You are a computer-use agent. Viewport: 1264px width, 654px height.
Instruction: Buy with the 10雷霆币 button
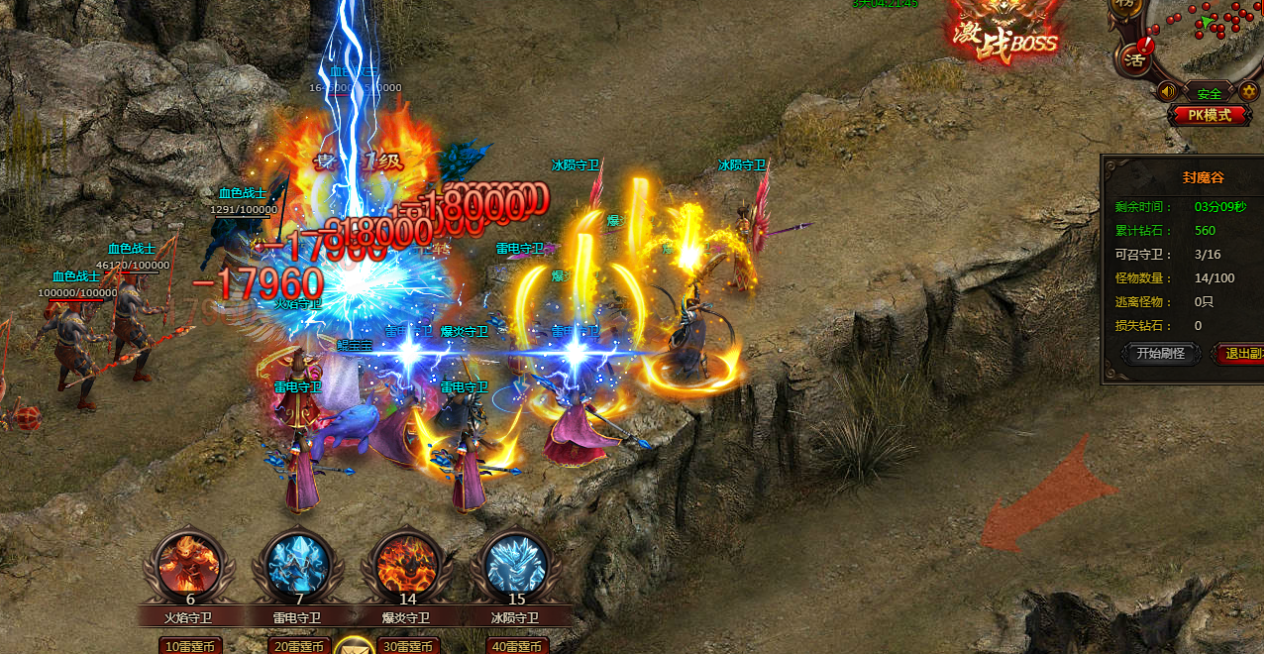pos(190,646)
